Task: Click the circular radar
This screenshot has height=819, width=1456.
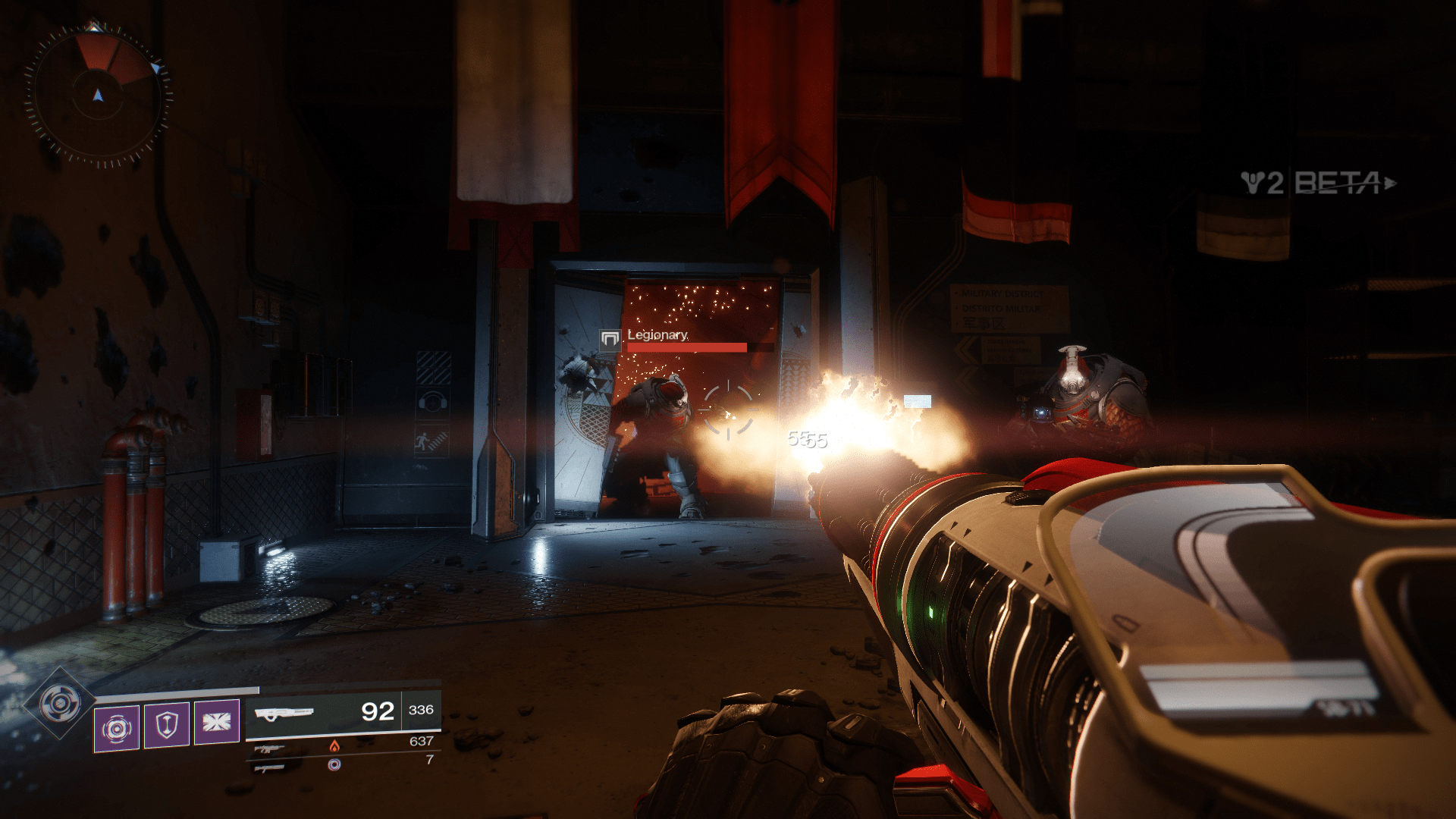Action: pos(98,96)
